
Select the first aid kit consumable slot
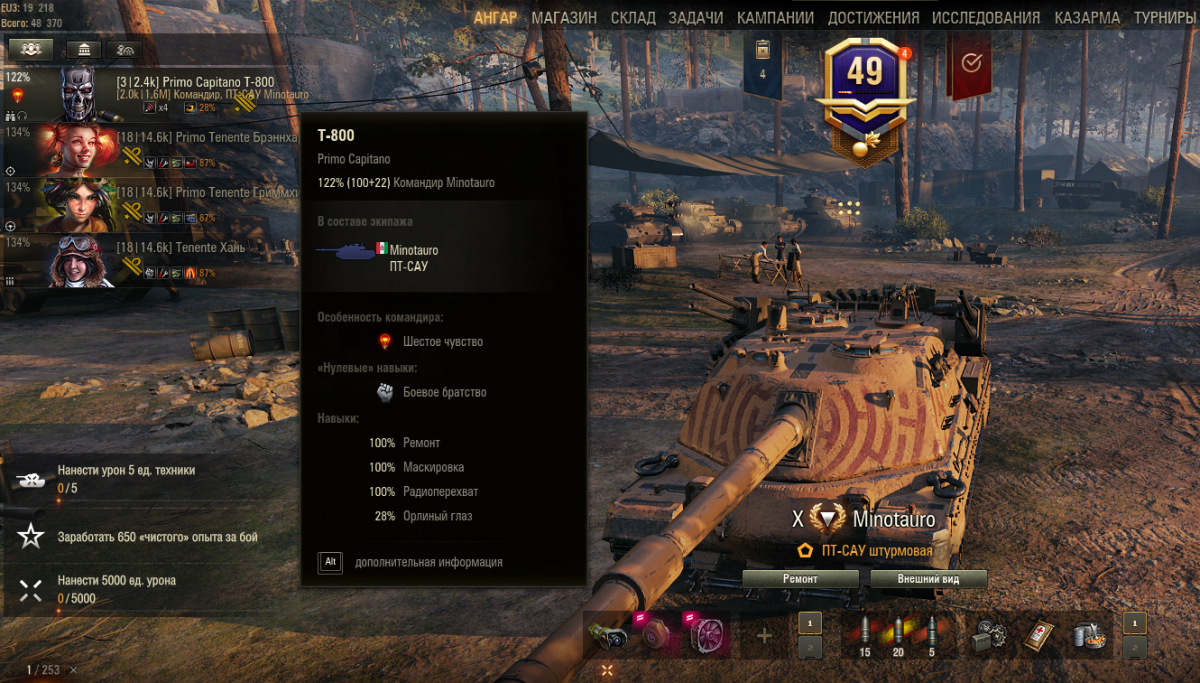tap(1040, 635)
